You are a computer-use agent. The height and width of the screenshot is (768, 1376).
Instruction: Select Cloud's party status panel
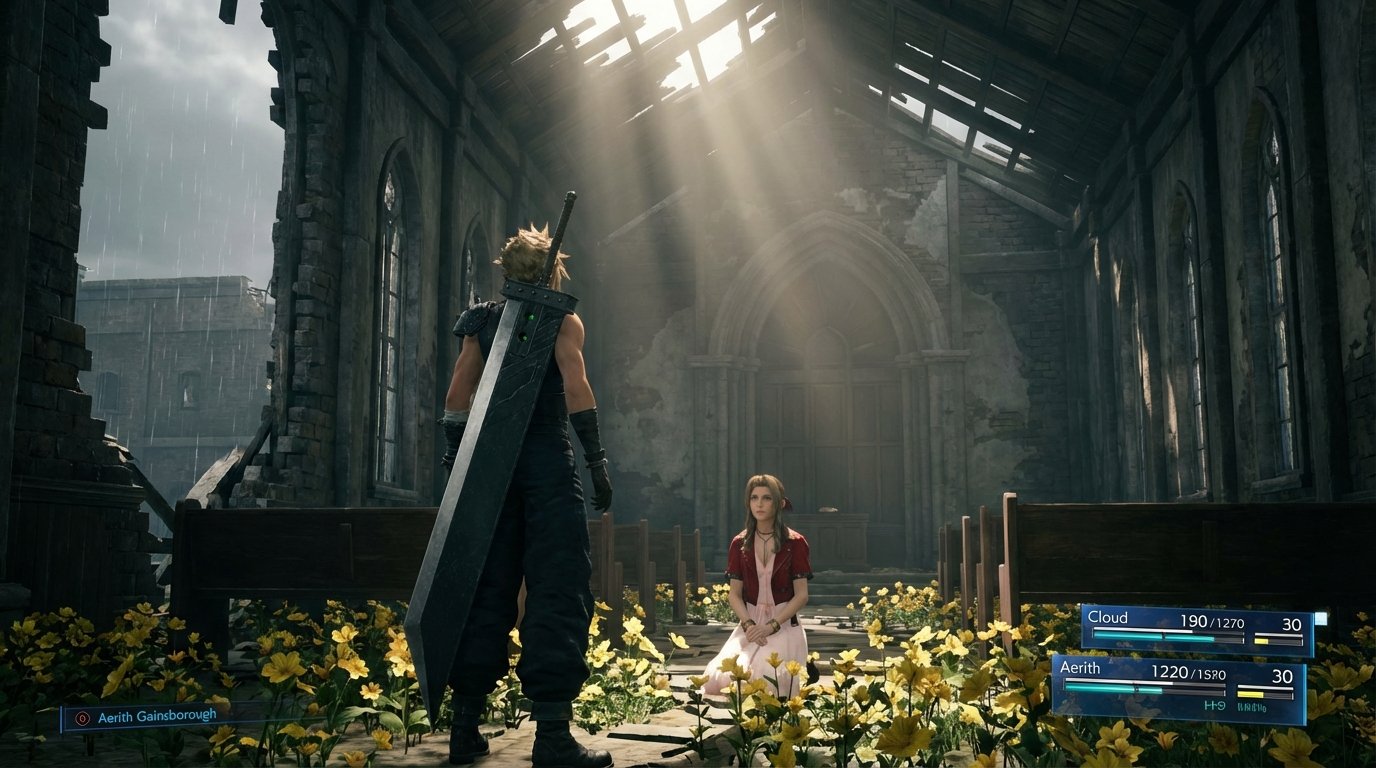pyautogui.click(x=1197, y=630)
